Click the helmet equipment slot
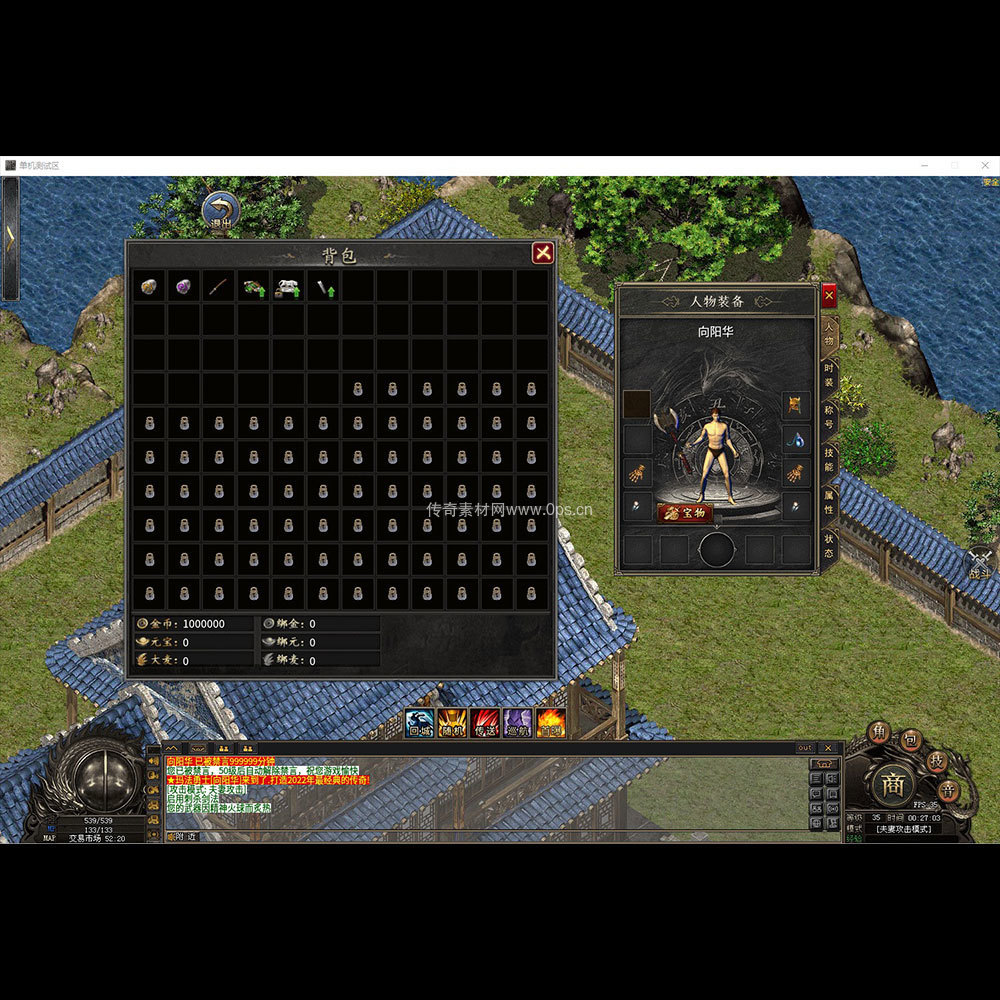The height and width of the screenshot is (1000, 1000). click(796, 405)
